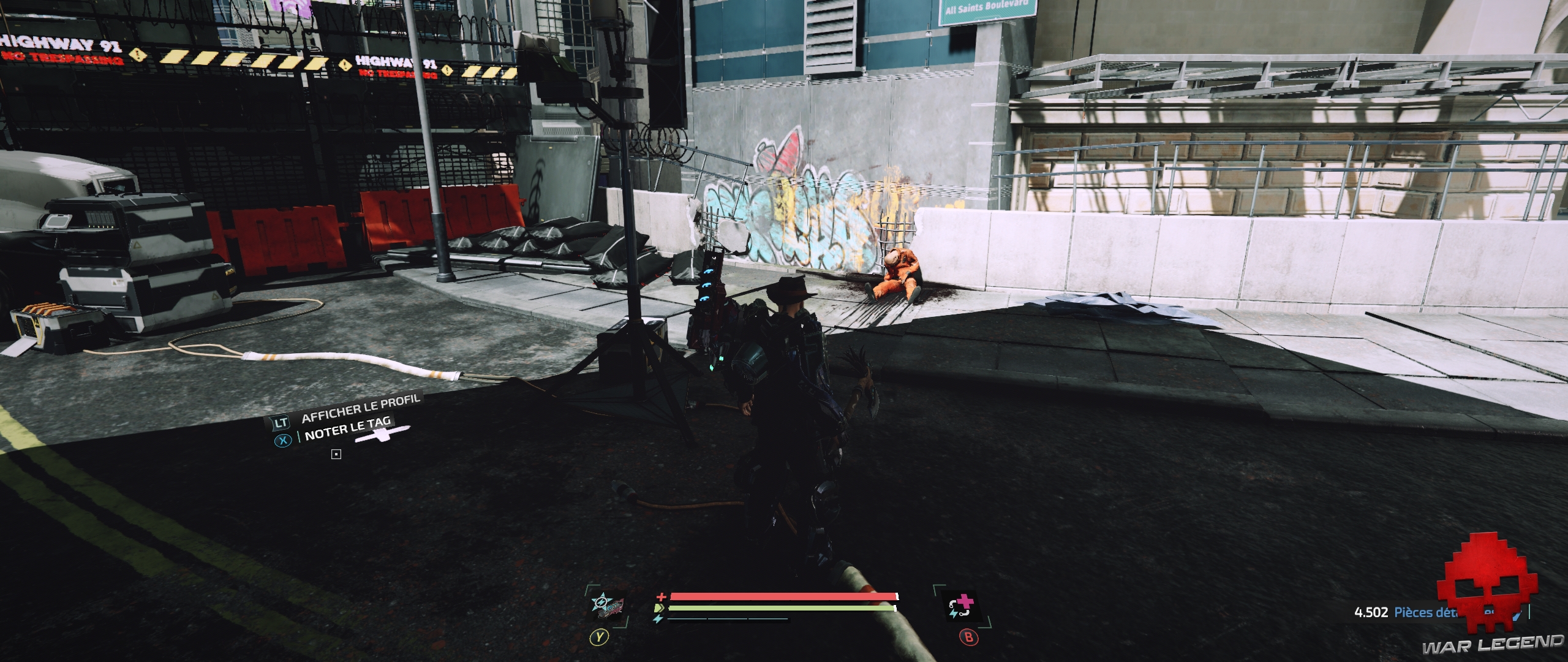Click the lightning battery icon under stamina bar
This screenshot has width=1568, height=662.
coord(658,620)
